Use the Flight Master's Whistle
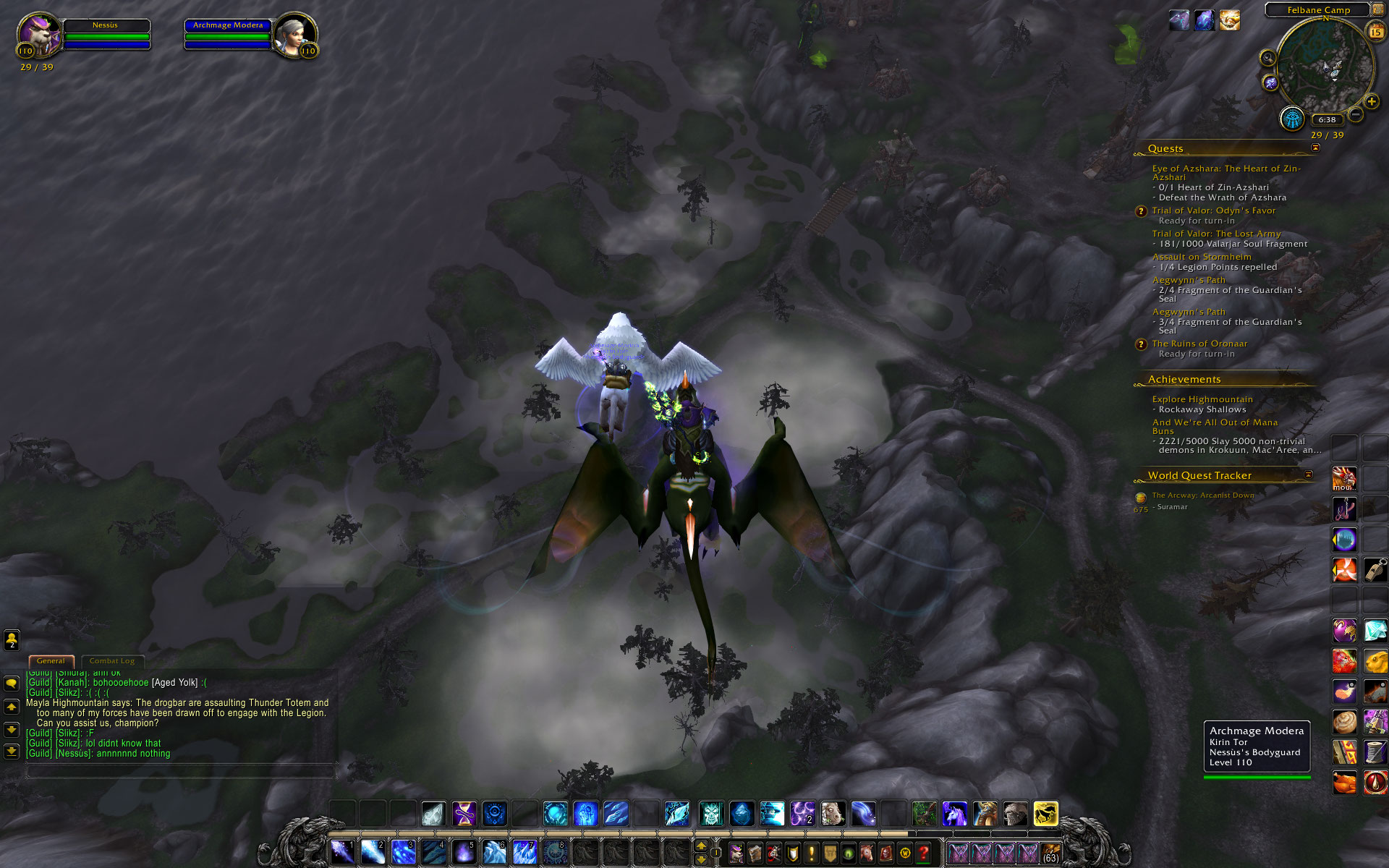This screenshot has height=868, width=1389. pos(1375,570)
